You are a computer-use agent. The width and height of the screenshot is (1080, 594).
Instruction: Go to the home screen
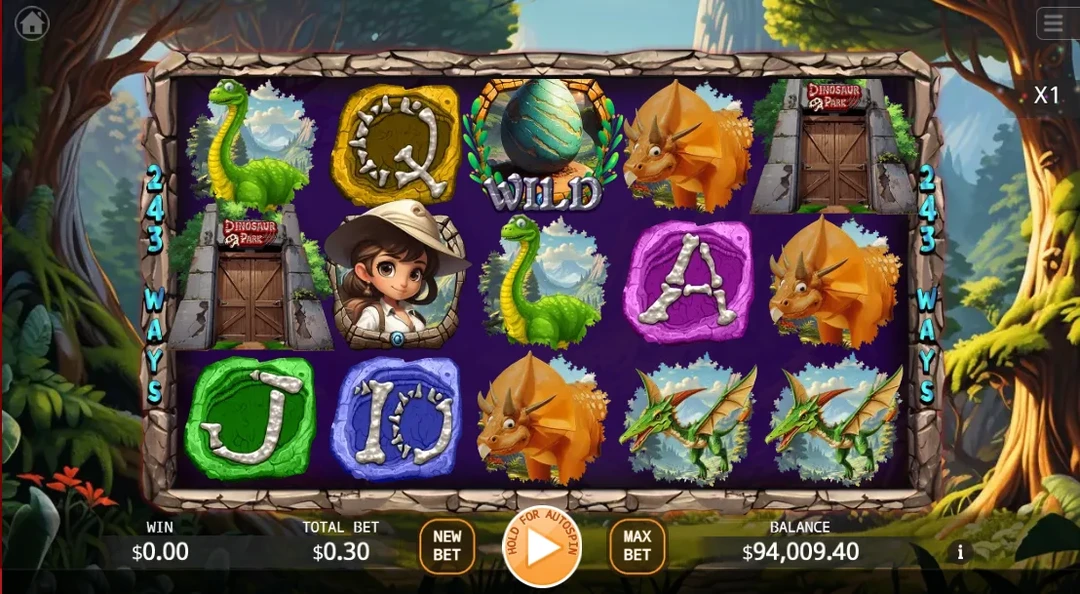click(32, 23)
